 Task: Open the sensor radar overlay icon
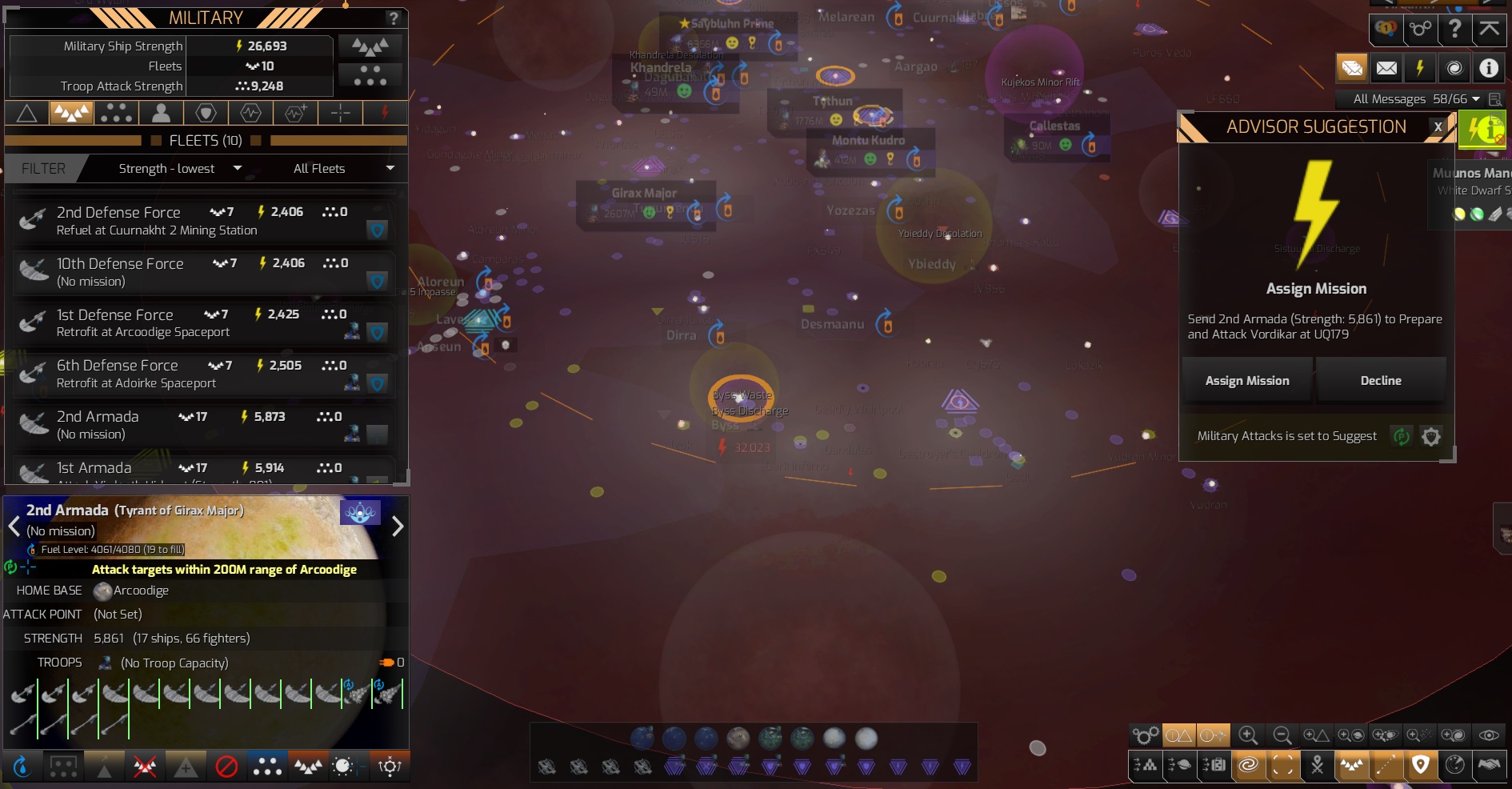(x=1455, y=765)
